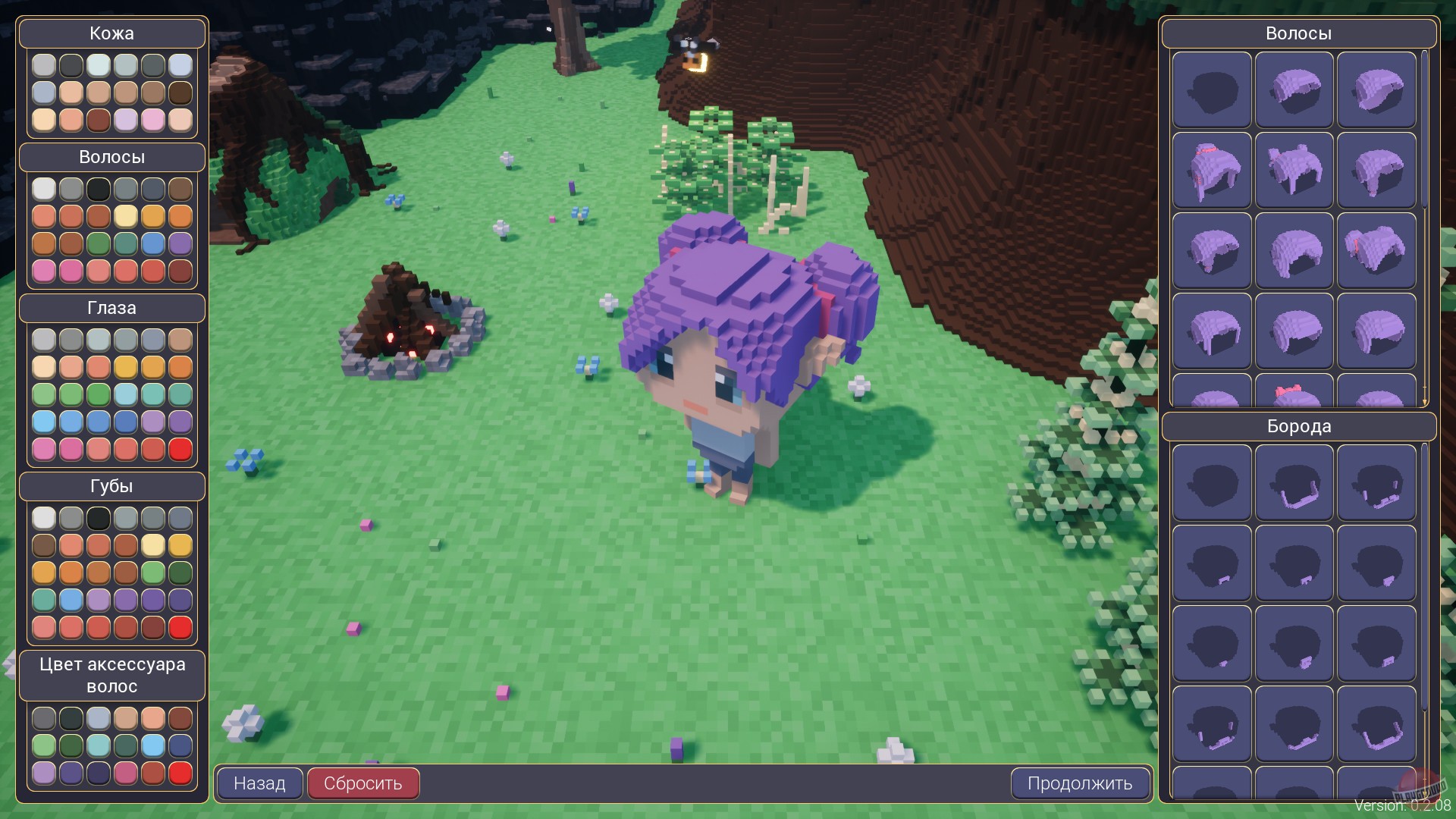This screenshot has height=819, width=1456.
Task: Choose the hairstyle with pink bow accessory
Action: tap(1294, 394)
